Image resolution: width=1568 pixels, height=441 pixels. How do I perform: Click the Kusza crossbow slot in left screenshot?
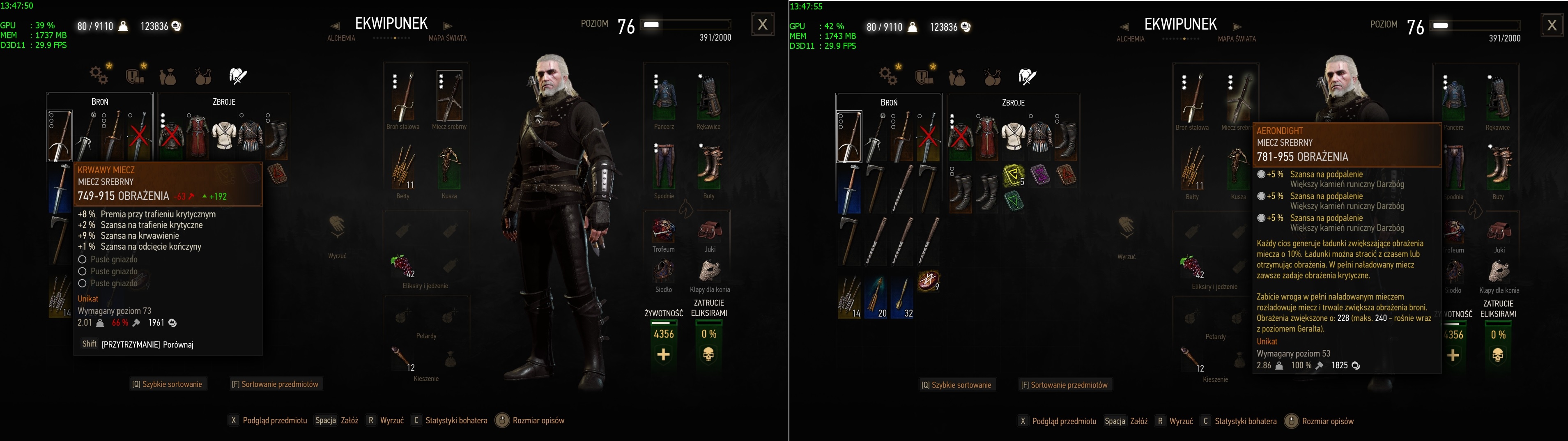(x=449, y=168)
